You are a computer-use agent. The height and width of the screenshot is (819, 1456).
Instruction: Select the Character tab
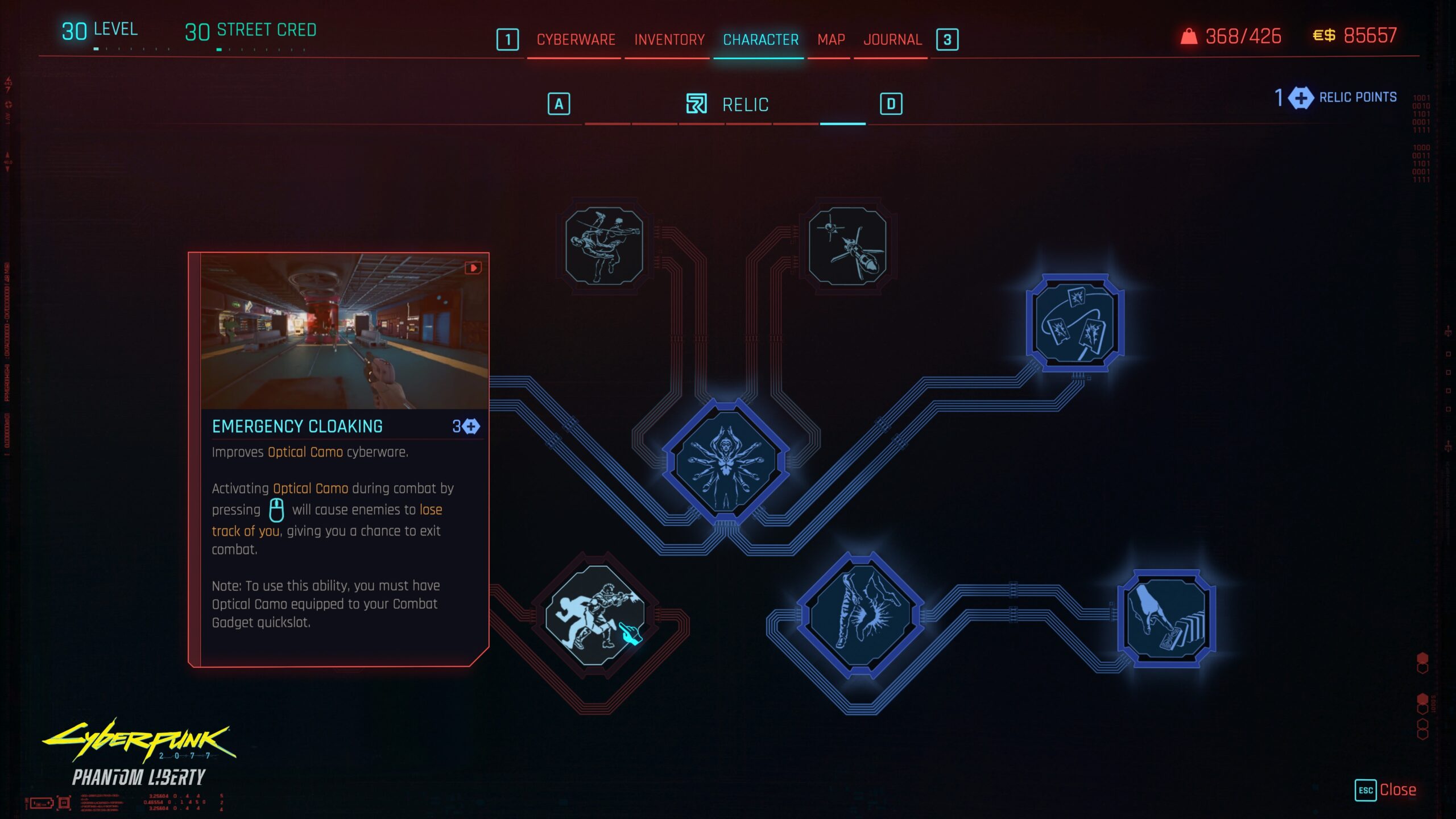[x=760, y=40]
